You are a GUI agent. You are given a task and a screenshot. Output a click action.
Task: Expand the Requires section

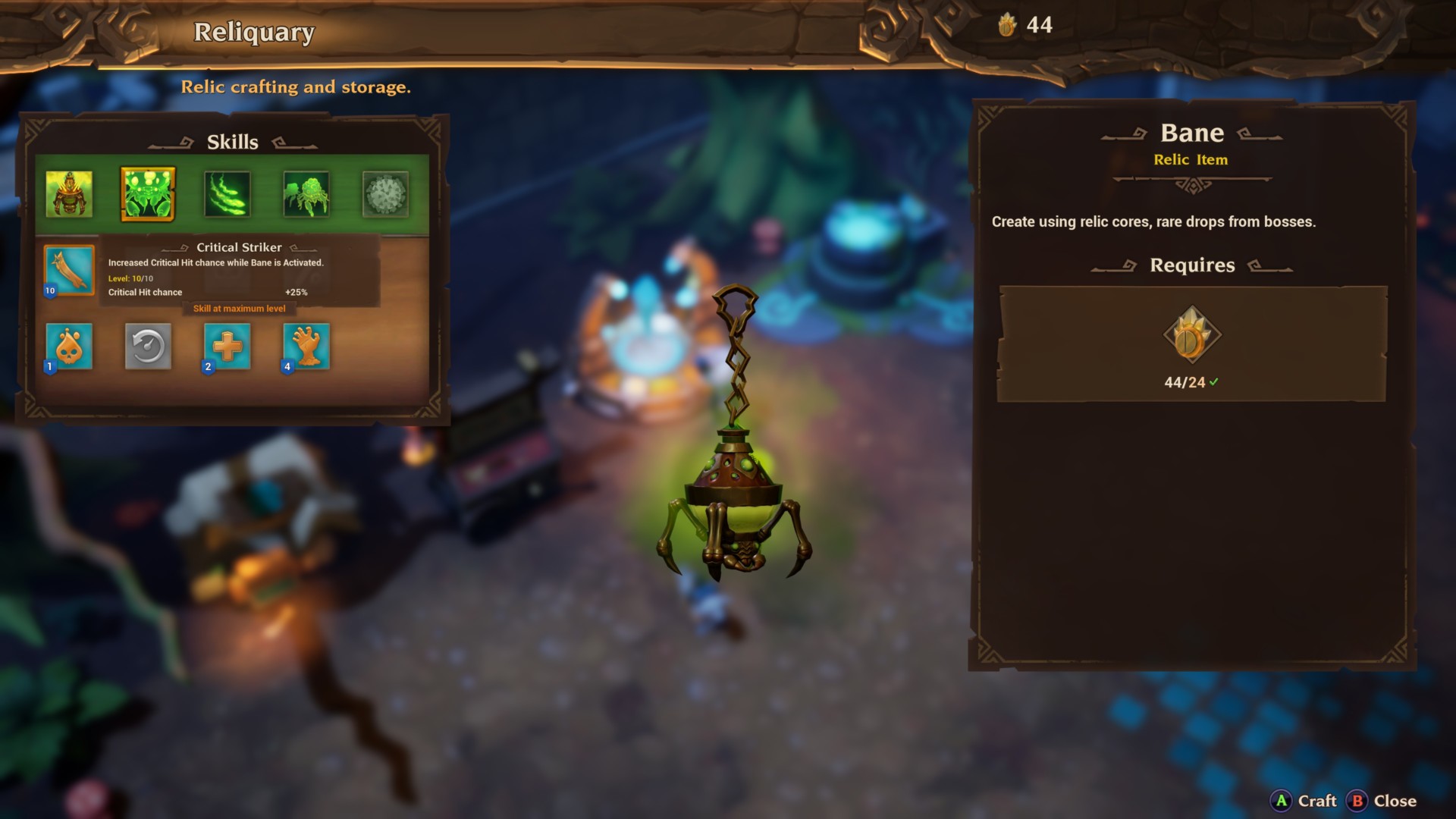click(1193, 265)
